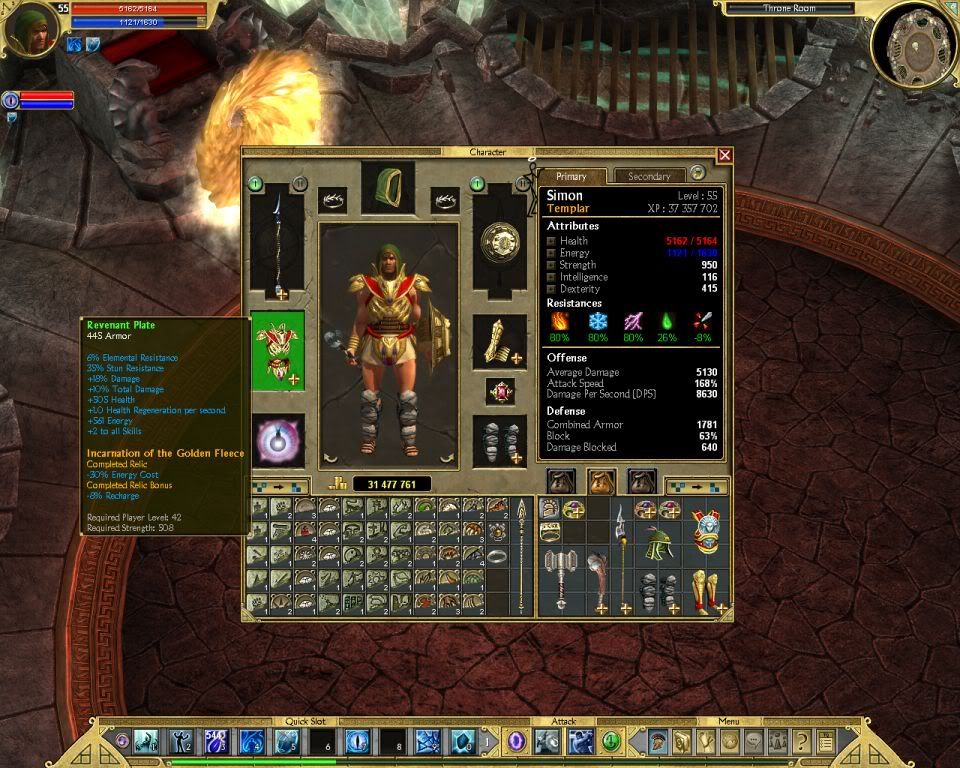The height and width of the screenshot is (768, 960).
Task: Select the equipped round shield slot
Action: pyautogui.click(x=499, y=243)
